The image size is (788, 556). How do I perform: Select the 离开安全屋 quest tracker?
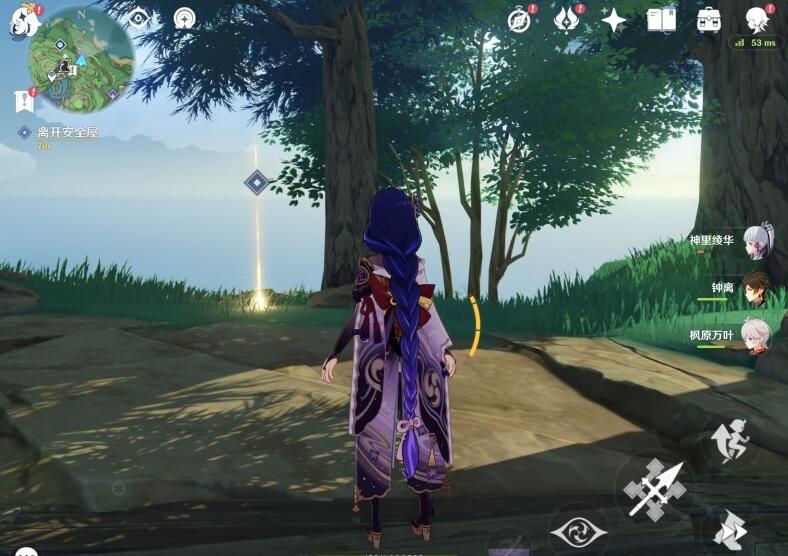[60, 132]
